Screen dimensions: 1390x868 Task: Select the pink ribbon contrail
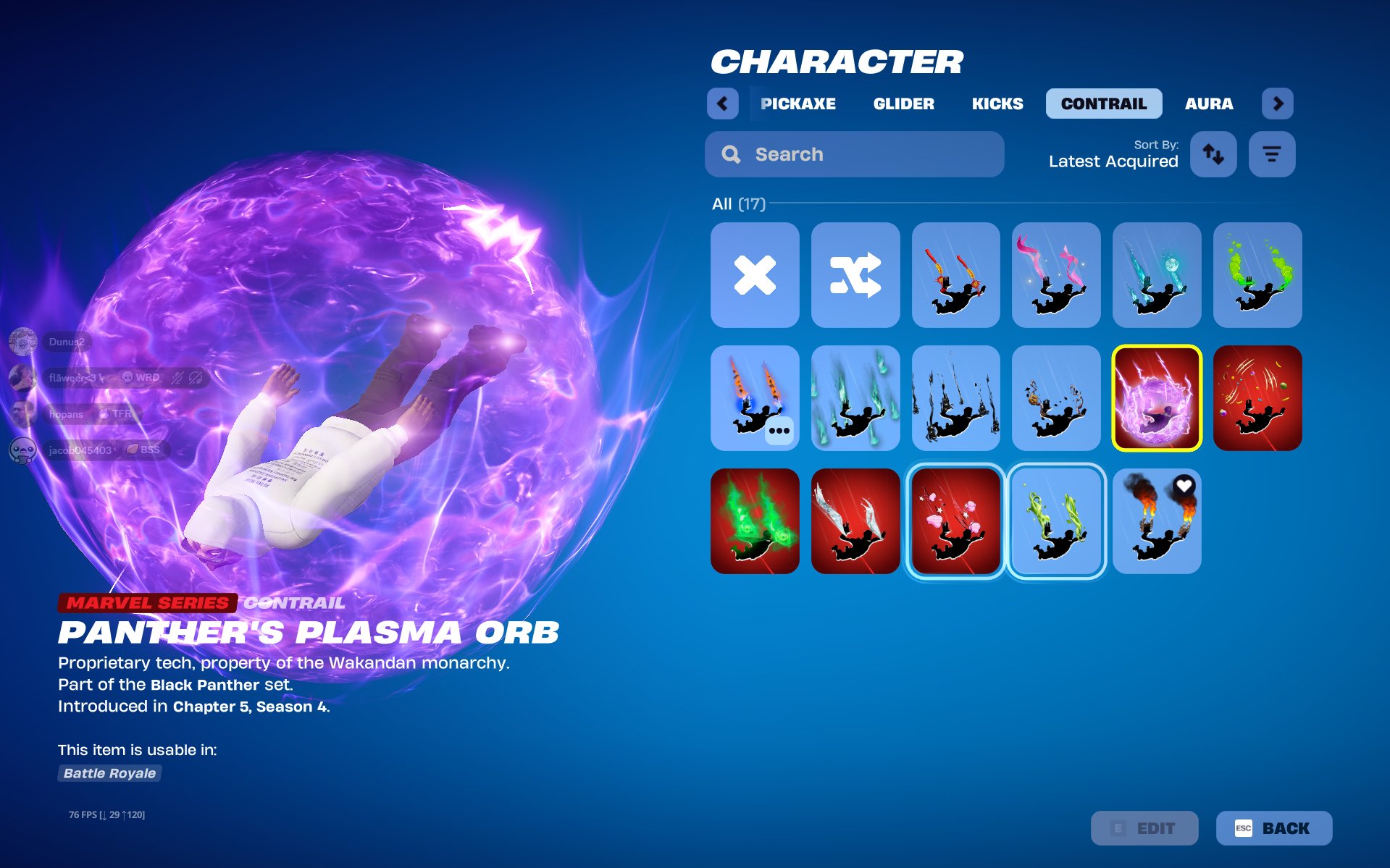coord(1056,275)
